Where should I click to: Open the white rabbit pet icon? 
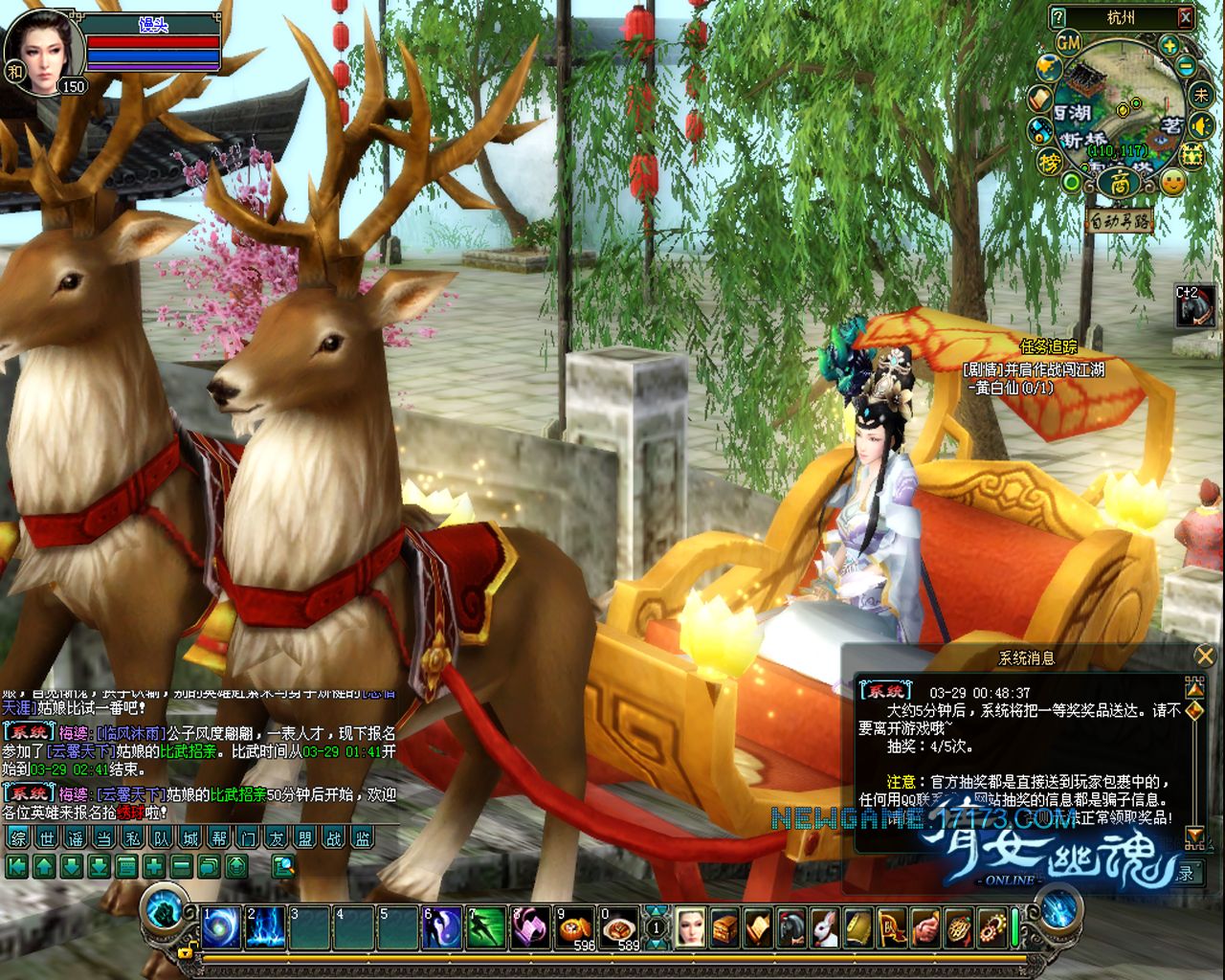825,928
